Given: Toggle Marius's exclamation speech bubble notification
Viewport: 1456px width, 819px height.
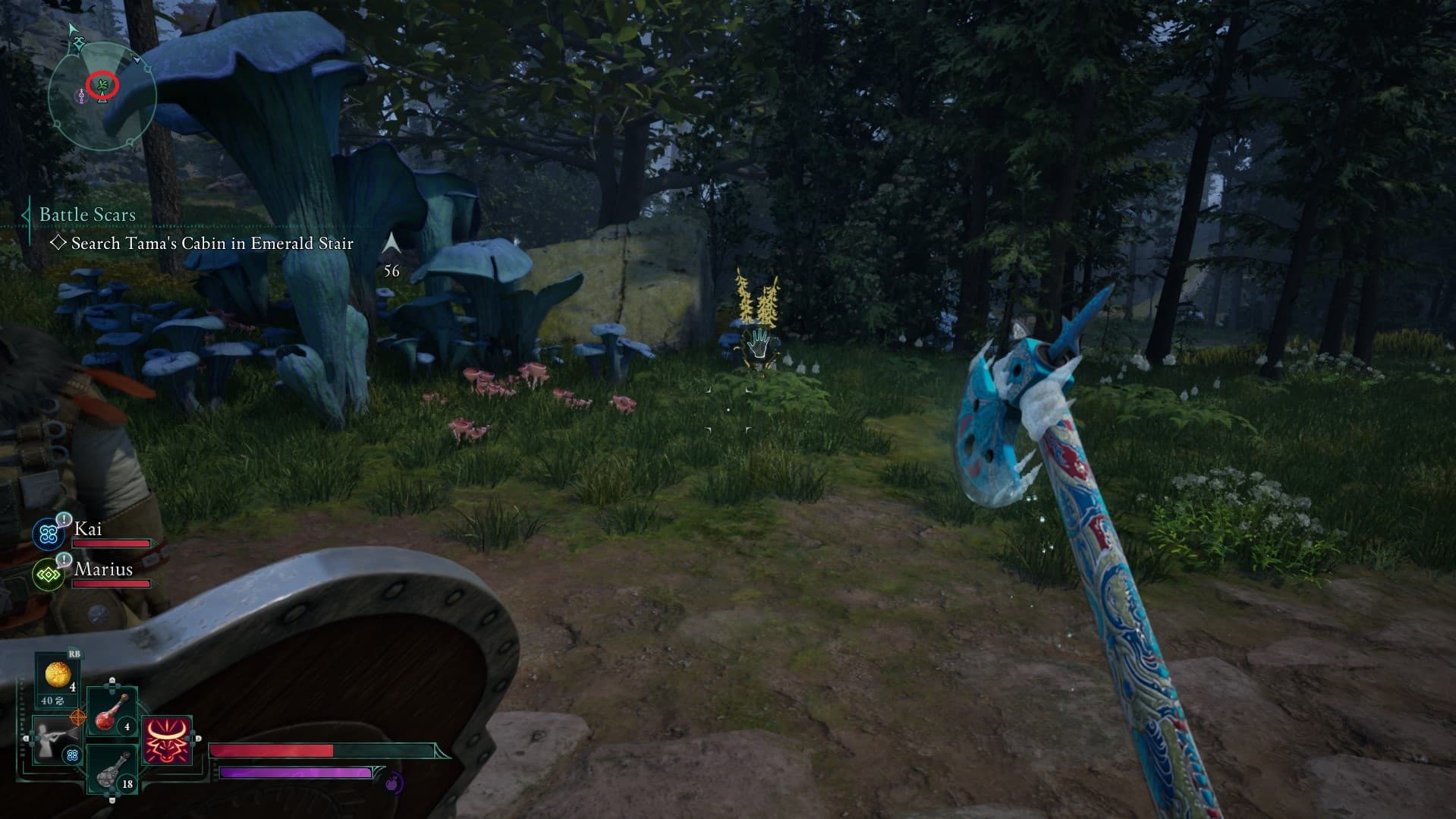Looking at the screenshot, I should click(63, 561).
